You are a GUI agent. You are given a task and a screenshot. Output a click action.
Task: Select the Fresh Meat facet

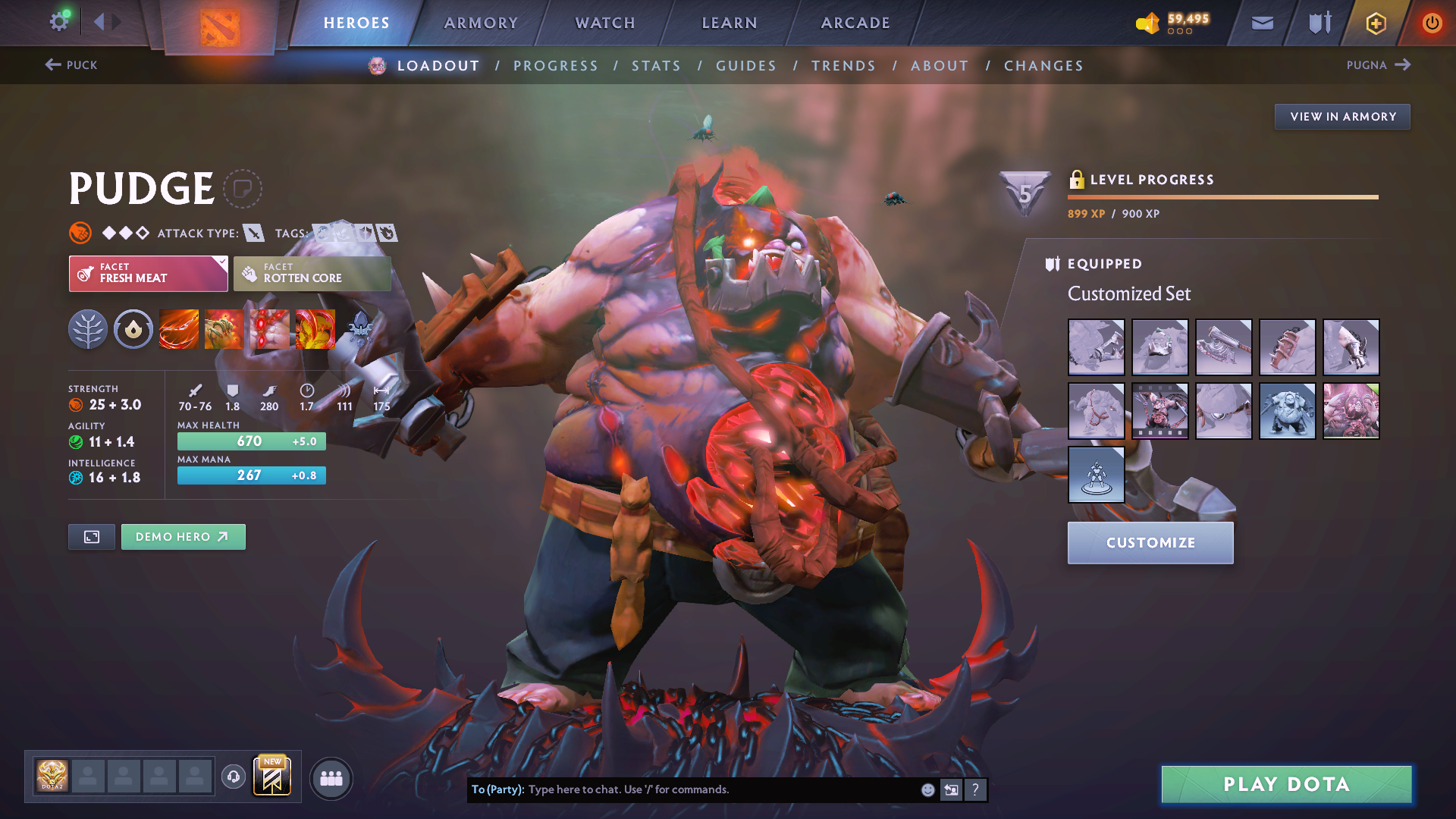coord(148,273)
